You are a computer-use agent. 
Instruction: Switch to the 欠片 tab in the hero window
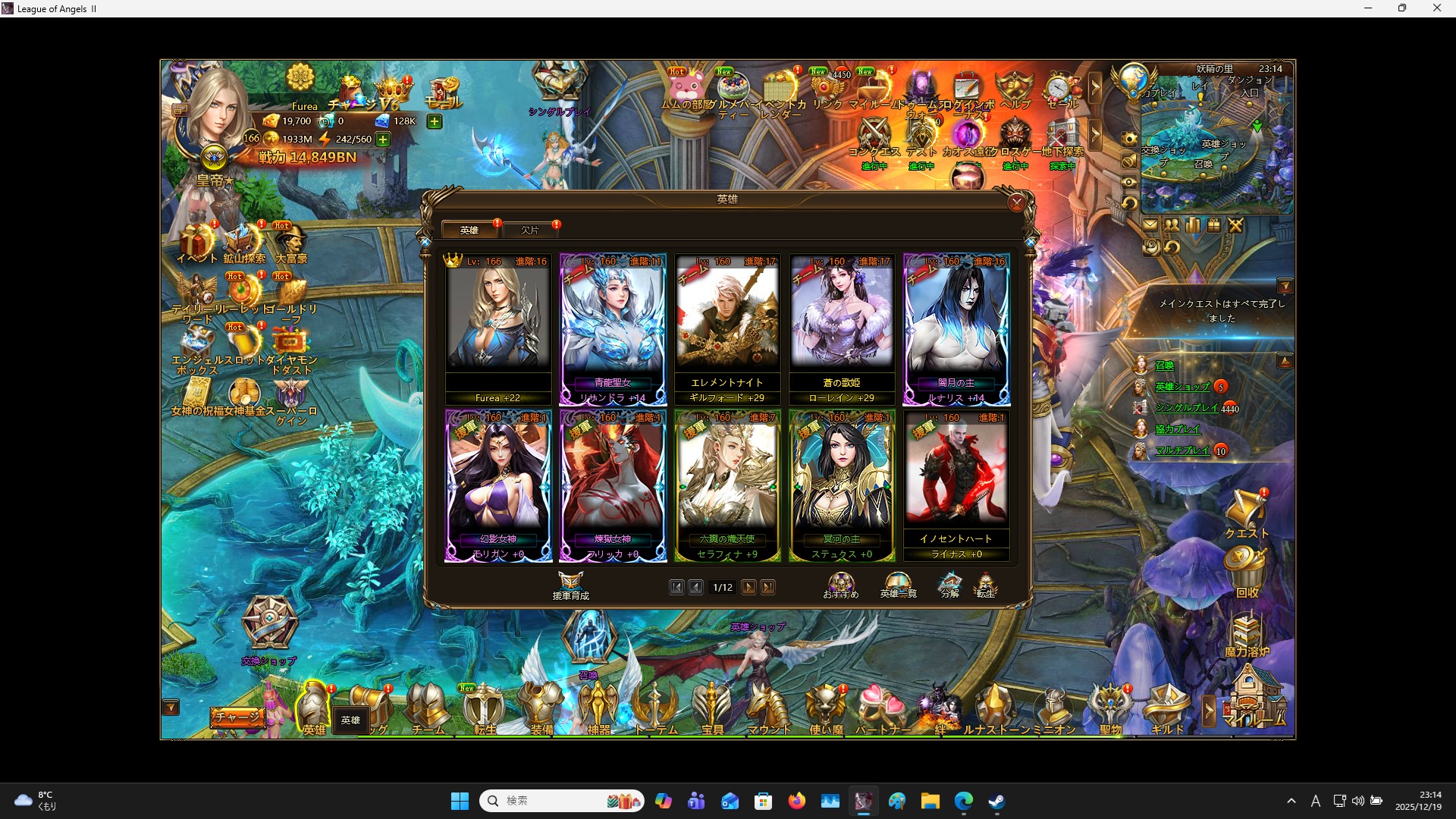(x=531, y=230)
